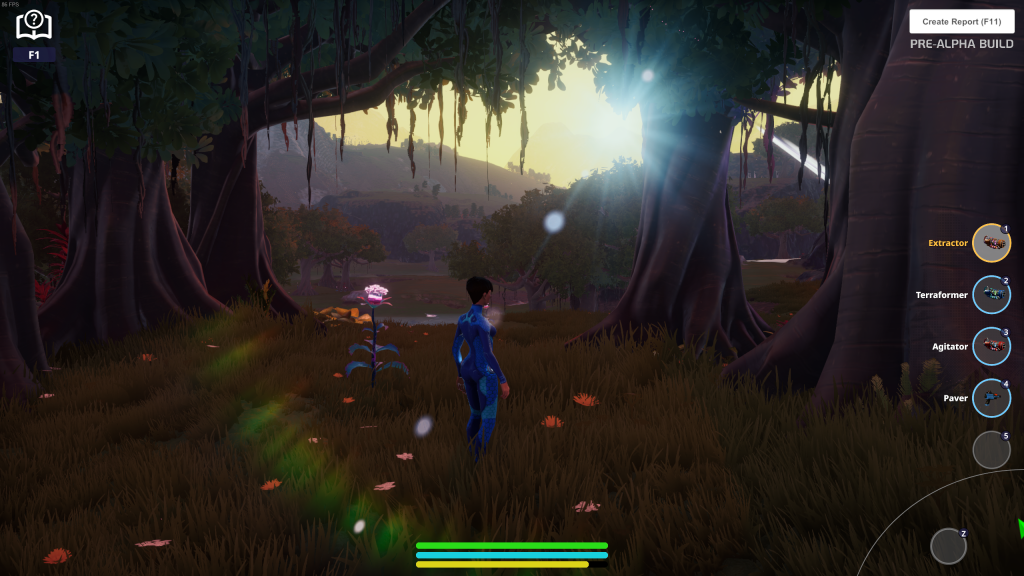Select the empty slot numbered 5

coord(991,450)
